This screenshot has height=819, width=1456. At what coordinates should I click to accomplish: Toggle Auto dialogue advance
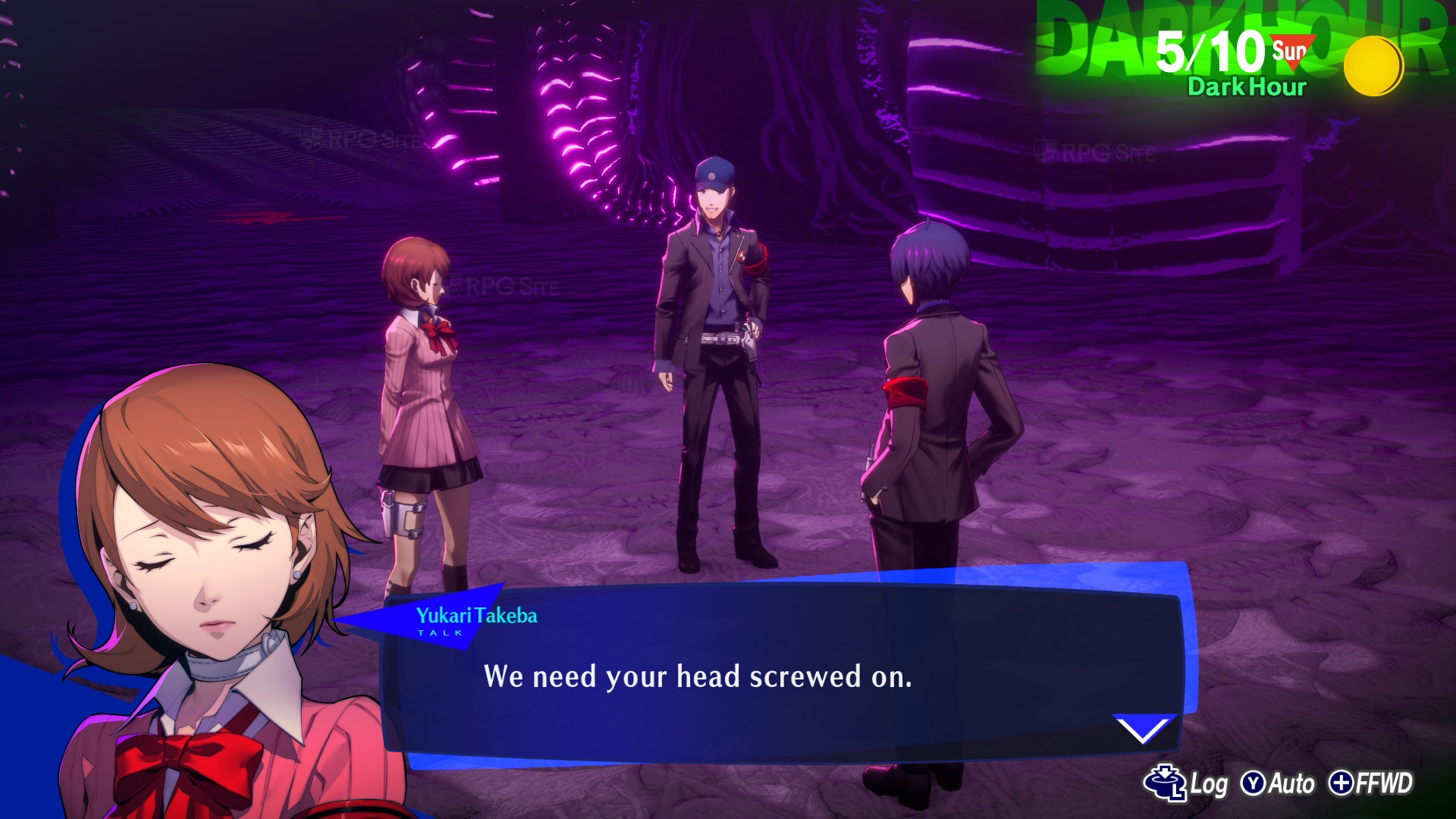1278,783
